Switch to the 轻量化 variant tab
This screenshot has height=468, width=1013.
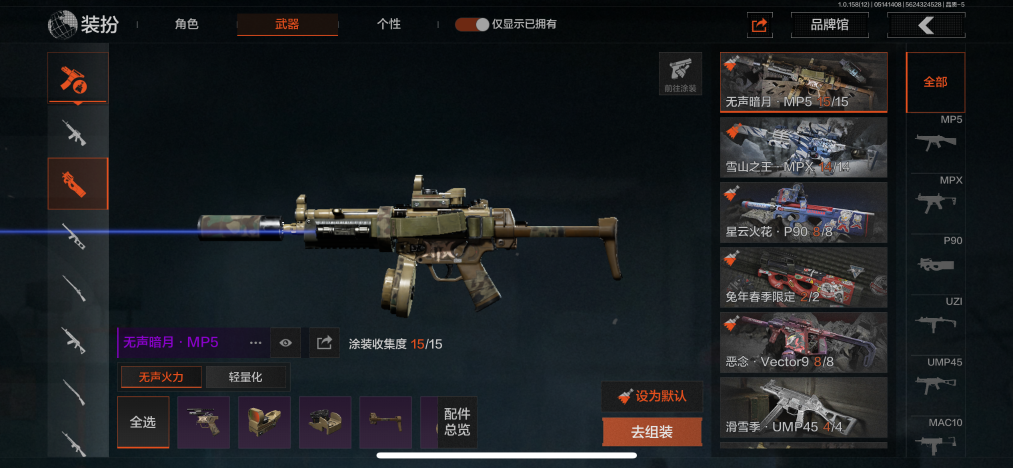(x=247, y=377)
